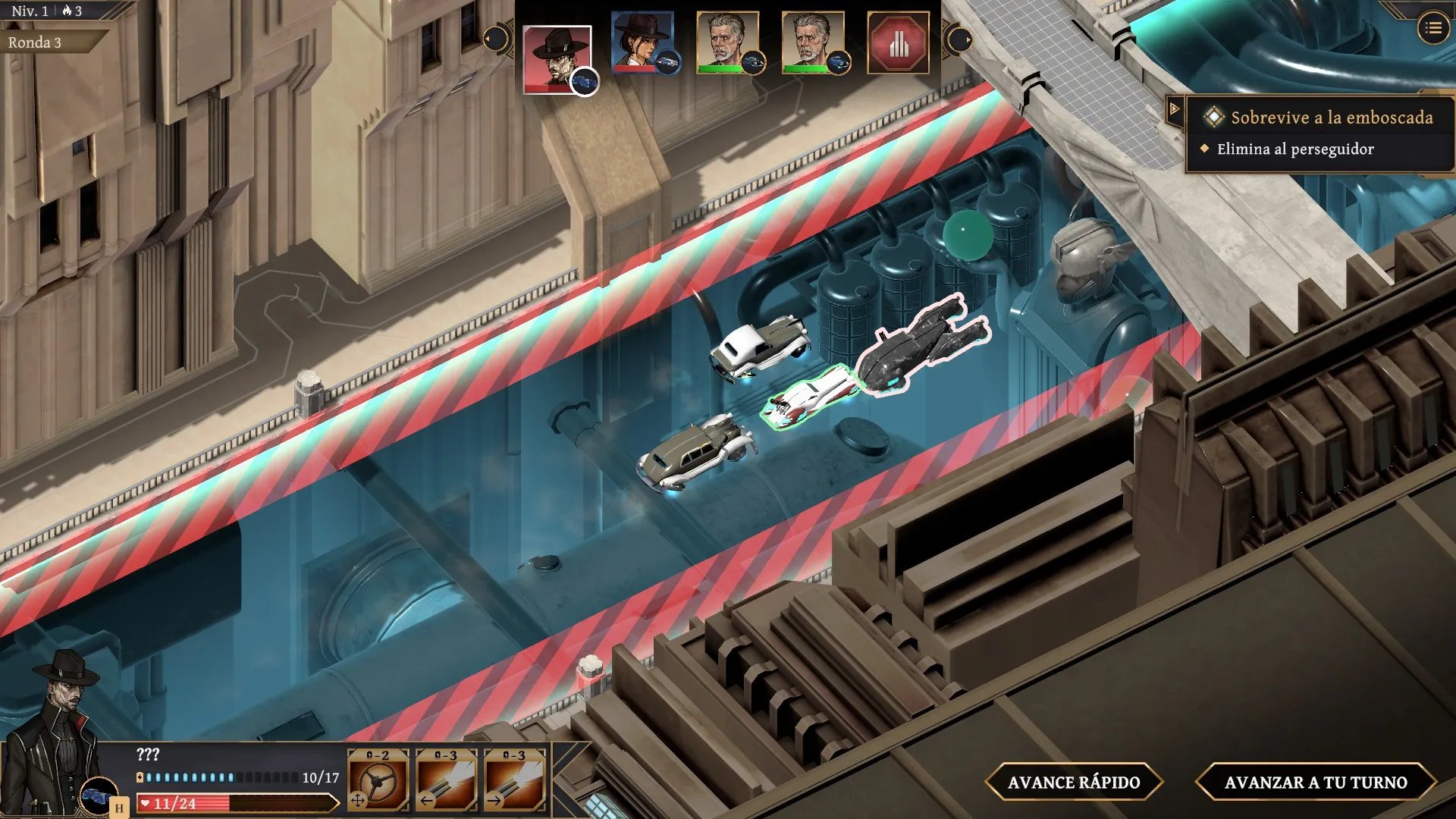Select the steering wheel move ability
Image resolution: width=1456 pixels, height=819 pixels.
pos(378,779)
